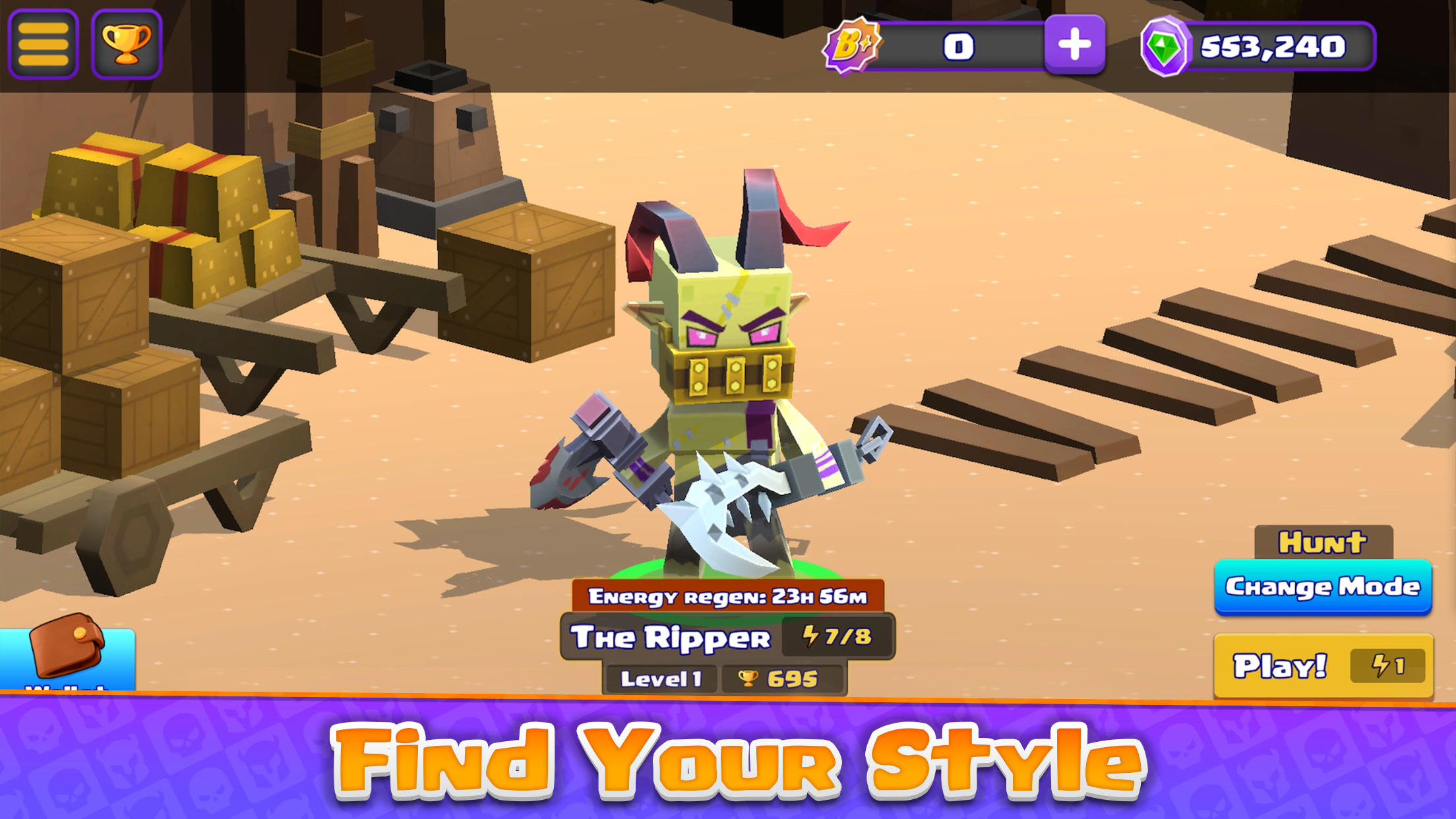Image resolution: width=1456 pixels, height=819 pixels.
Task: Open the hamburger menu
Action: pyautogui.click(x=45, y=44)
